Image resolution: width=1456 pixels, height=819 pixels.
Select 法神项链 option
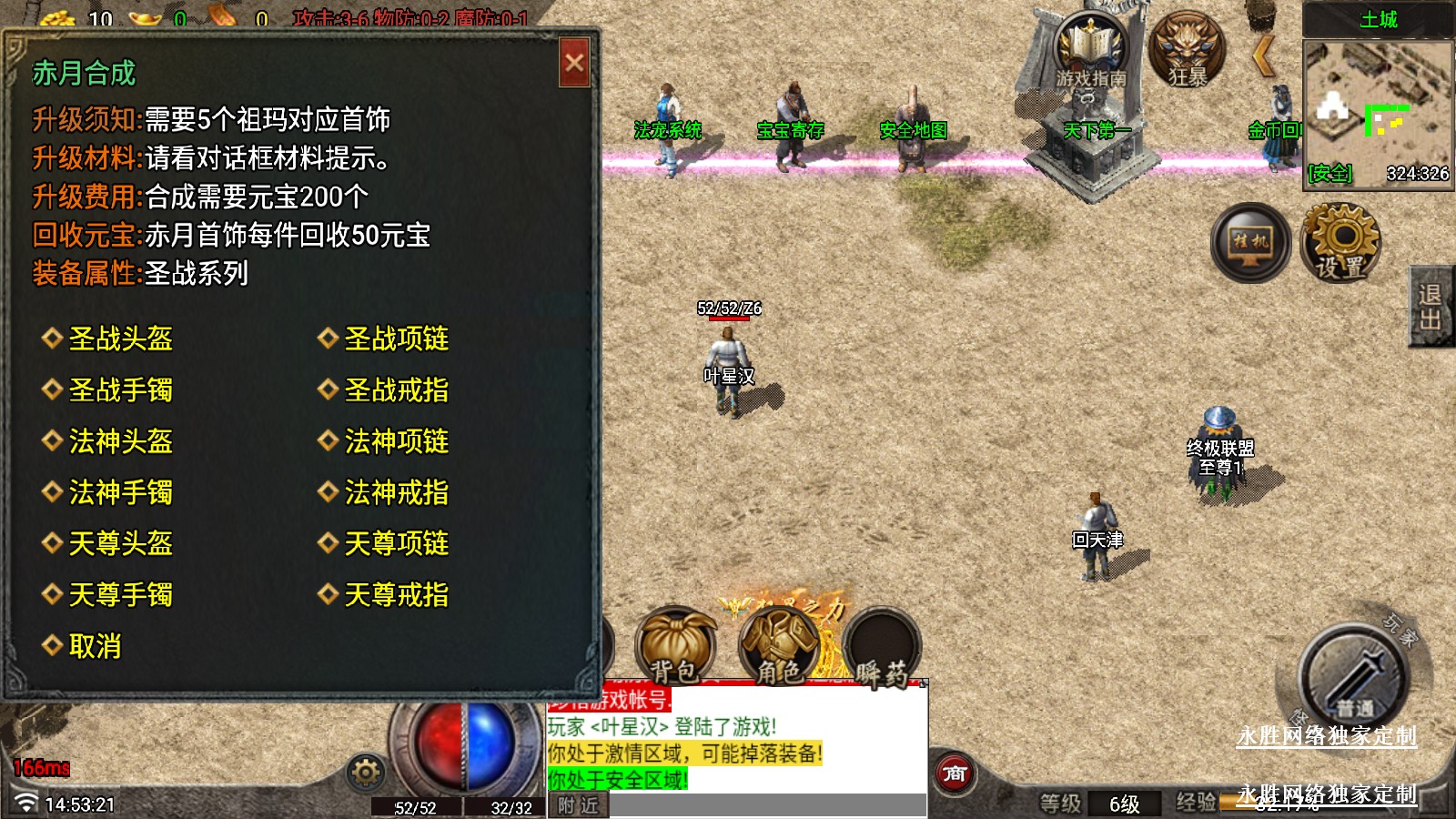click(x=396, y=442)
